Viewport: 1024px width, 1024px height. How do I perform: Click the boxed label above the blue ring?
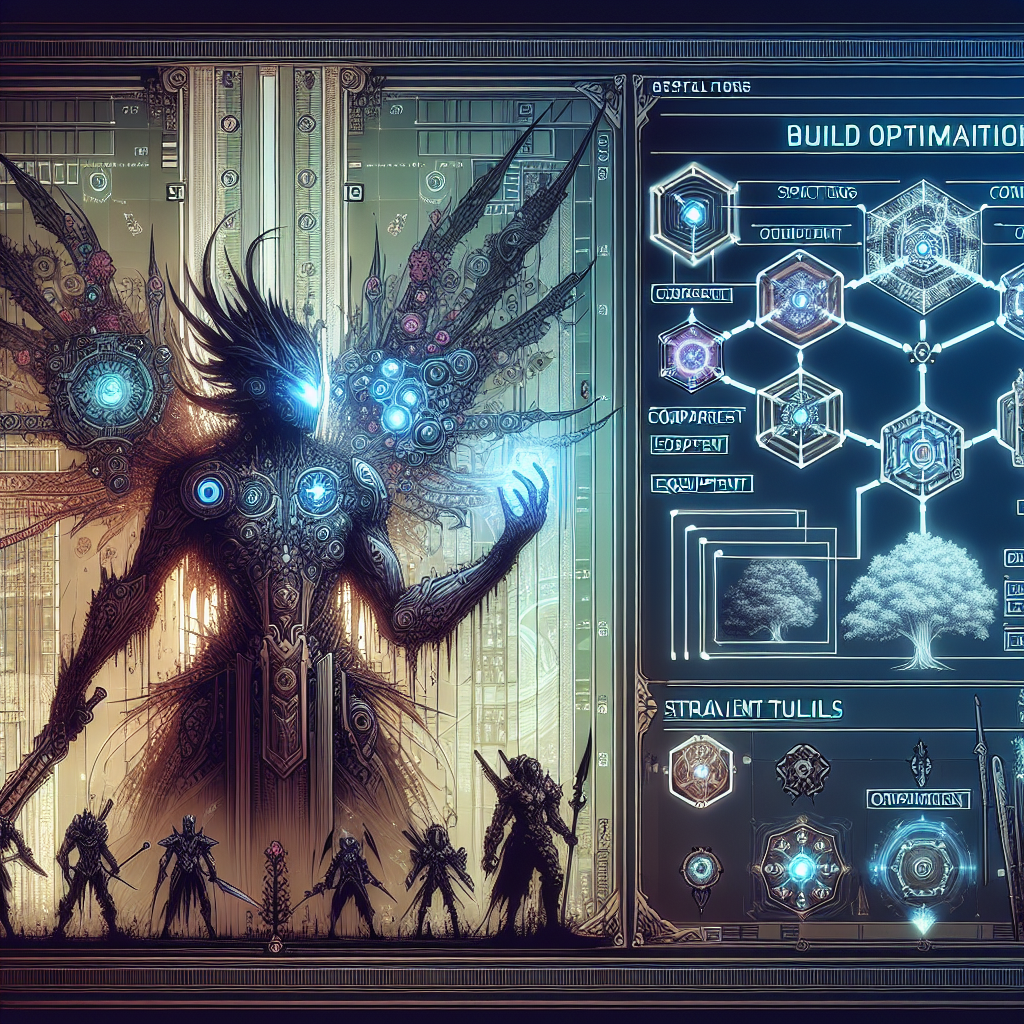click(x=918, y=799)
